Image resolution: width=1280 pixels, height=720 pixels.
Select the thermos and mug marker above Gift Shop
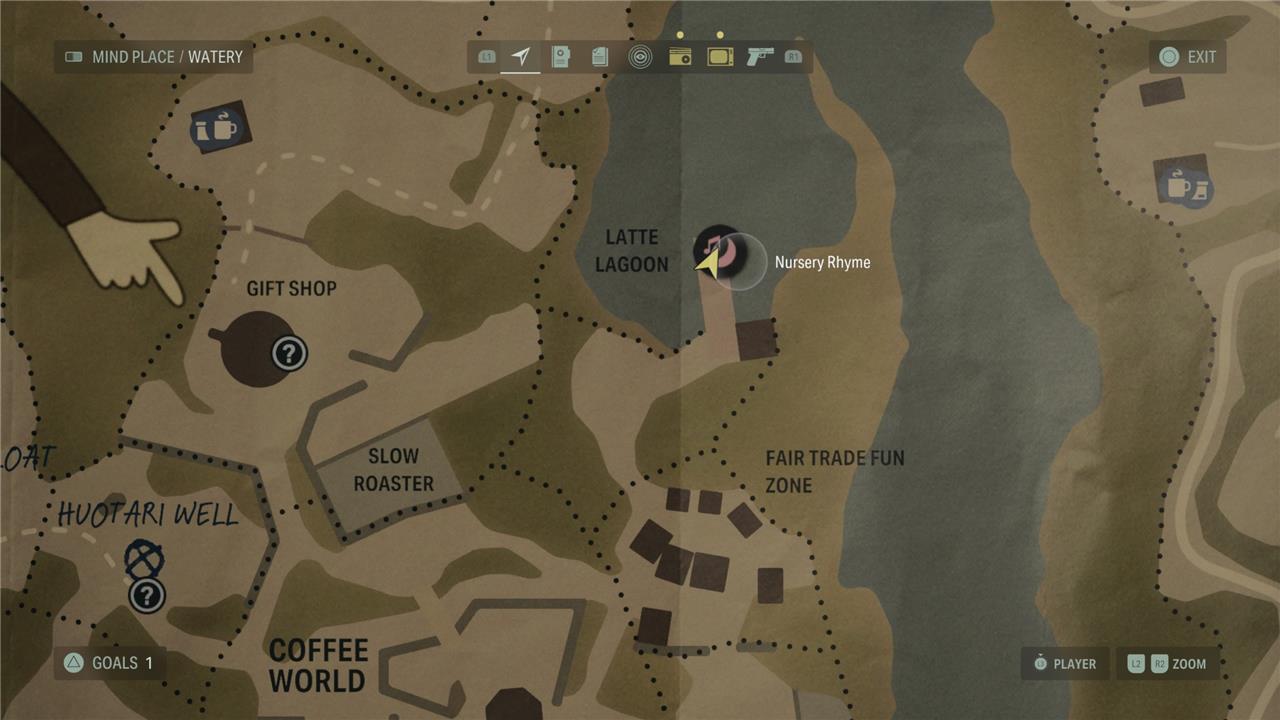point(218,128)
